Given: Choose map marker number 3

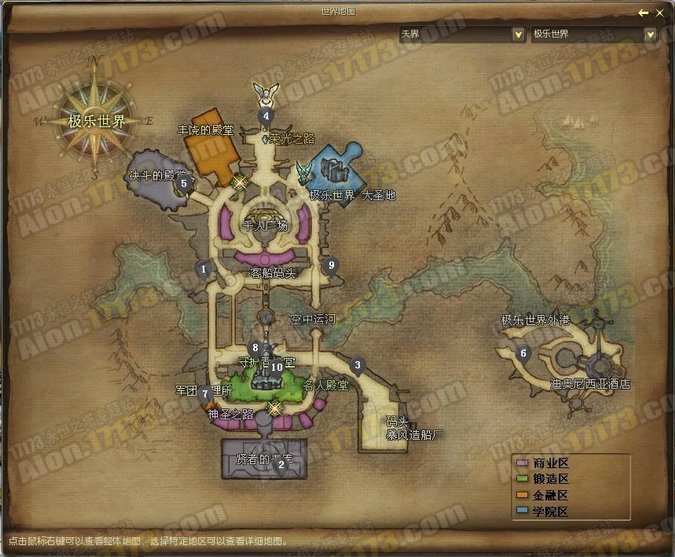Looking at the screenshot, I should (x=358, y=364).
